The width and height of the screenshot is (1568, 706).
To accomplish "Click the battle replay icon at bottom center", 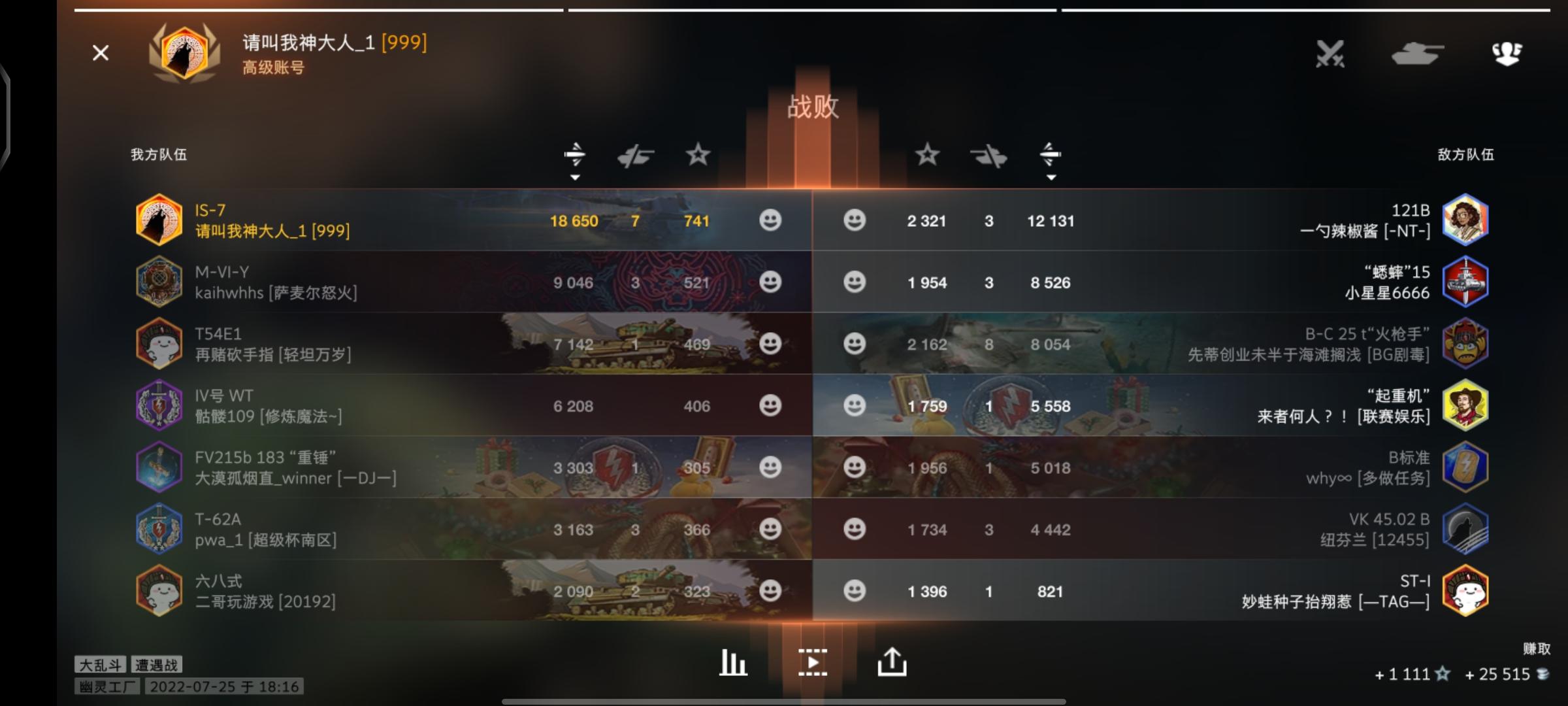I will coord(812,662).
